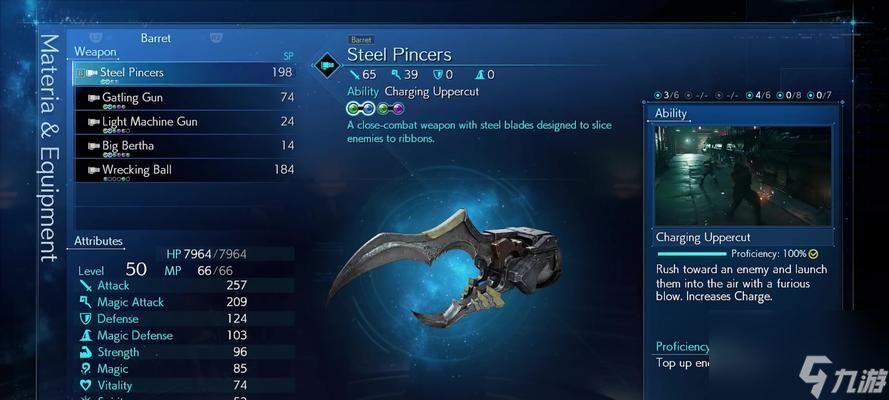Image resolution: width=889 pixels, height=400 pixels.
Task: Click the Steel Pincers weapon type icon
Action: [327, 66]
